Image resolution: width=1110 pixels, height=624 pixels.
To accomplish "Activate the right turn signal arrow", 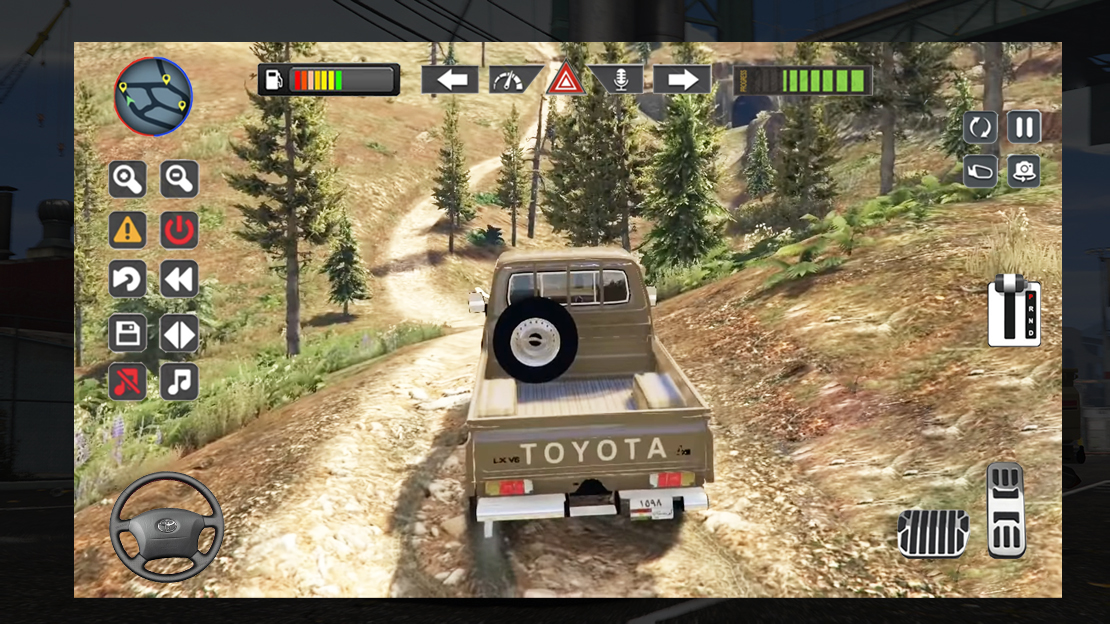I will pyautogui.click(x=682, y=80).
